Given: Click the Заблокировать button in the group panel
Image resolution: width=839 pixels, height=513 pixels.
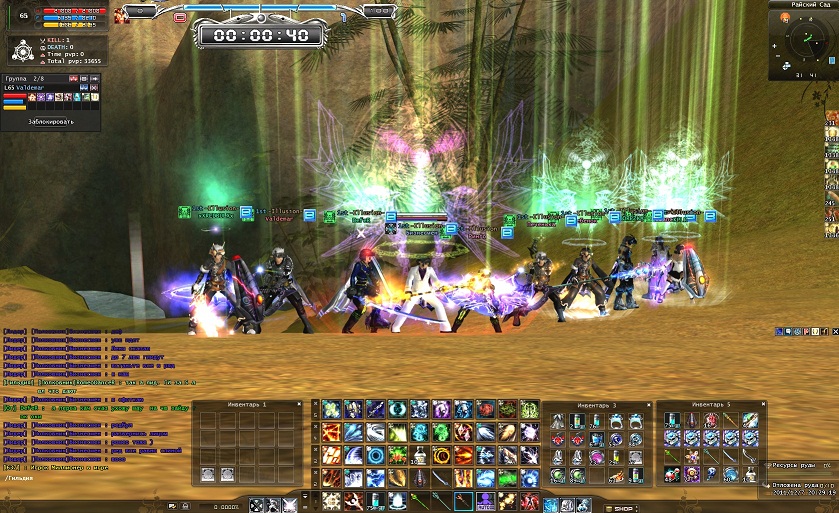Looking at the screenshot, I should tap(51, 120).
